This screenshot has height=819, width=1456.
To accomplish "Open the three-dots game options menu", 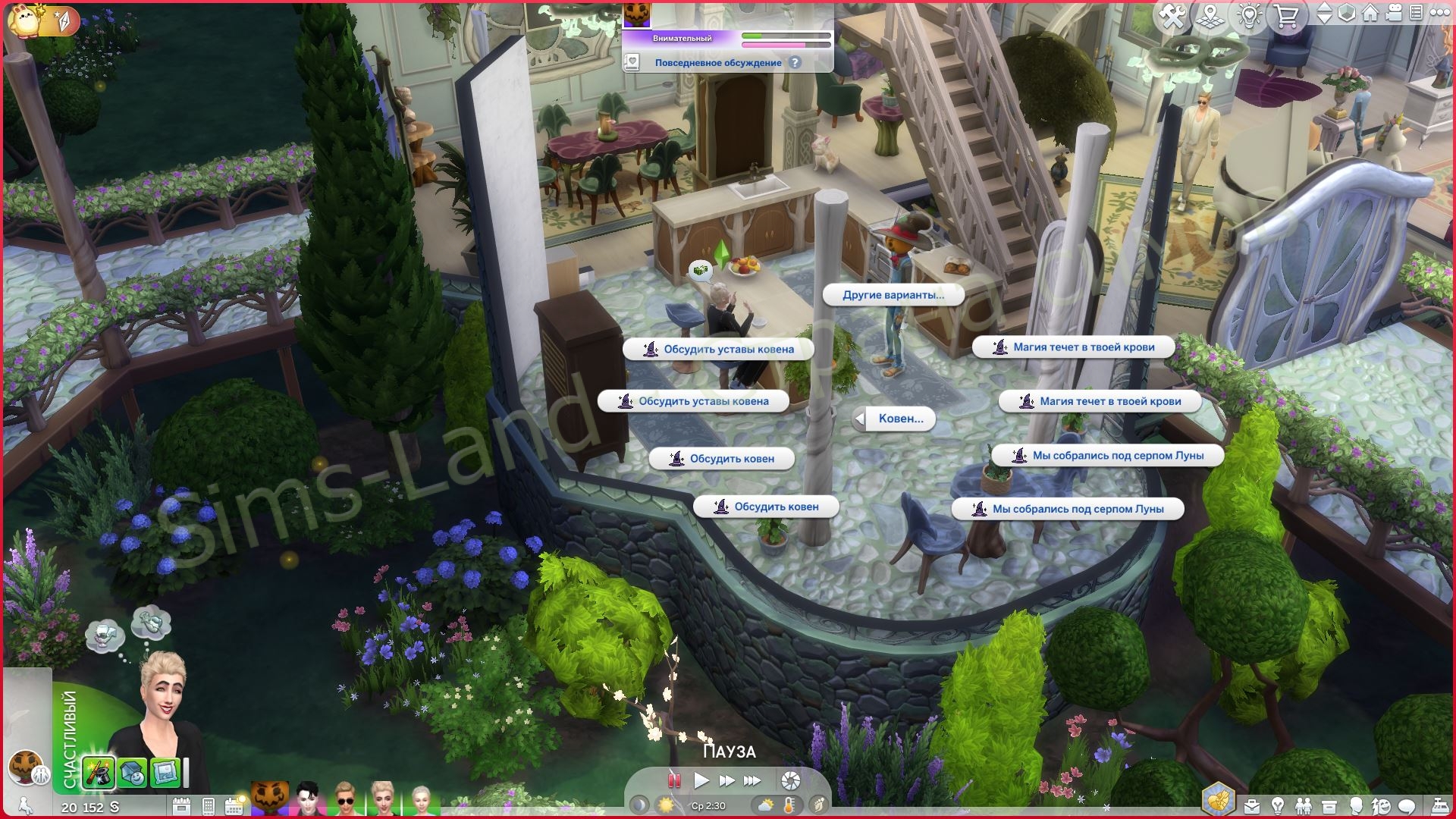I will tap(1440, 14).
